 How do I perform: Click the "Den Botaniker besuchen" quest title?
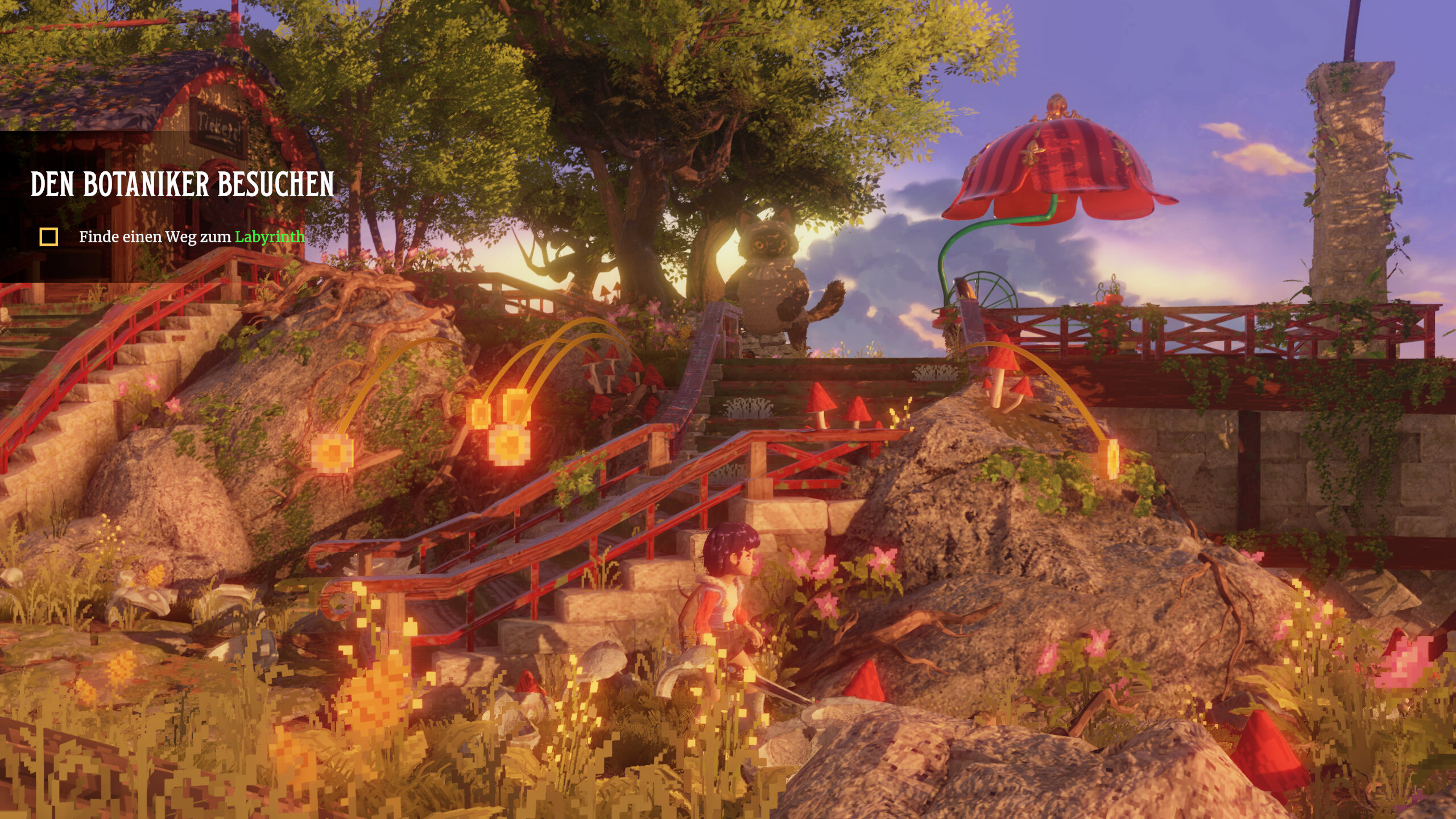tap(182, 184)
